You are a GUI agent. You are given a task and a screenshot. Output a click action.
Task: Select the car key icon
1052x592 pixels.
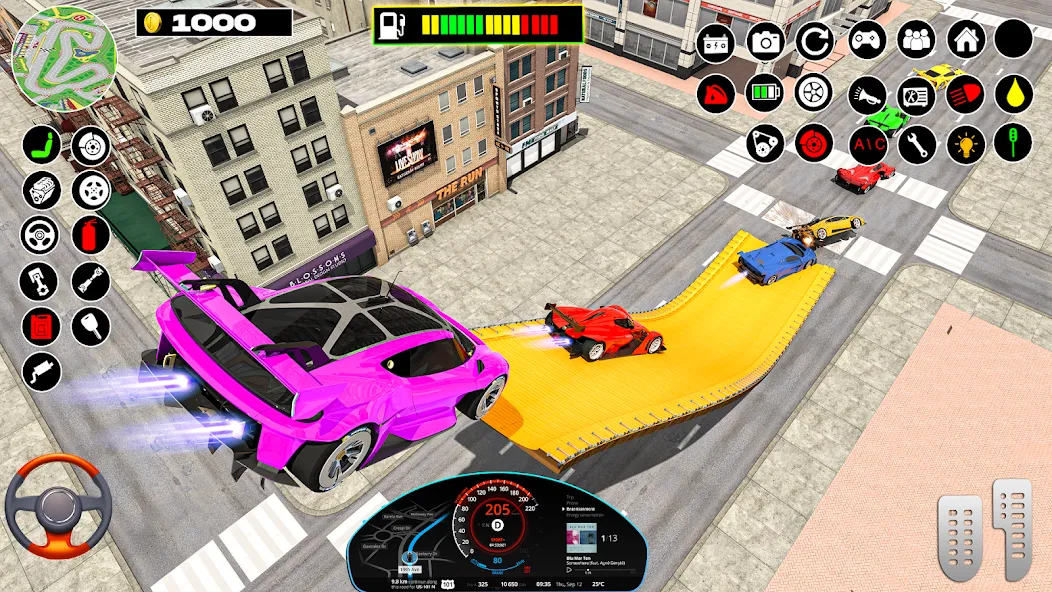click(x=91, y=326)
